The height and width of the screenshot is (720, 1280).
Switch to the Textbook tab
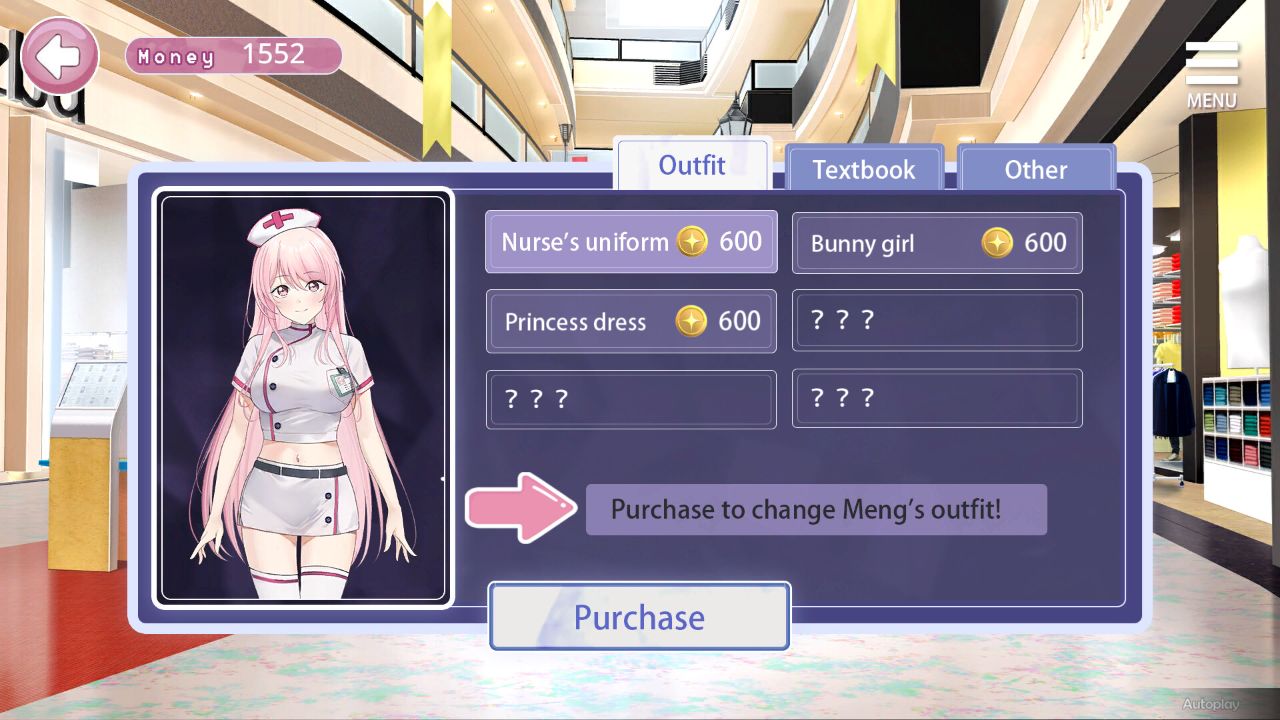click(x=864, y=169)
